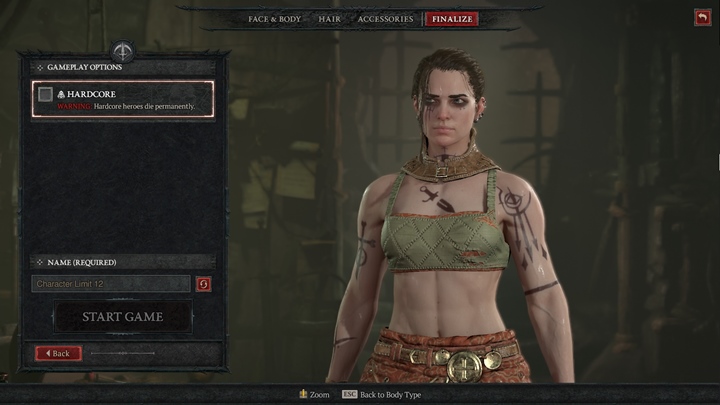Screen dimensions: 720x405
Task: Click the character name input field
Action: (111, 284)
